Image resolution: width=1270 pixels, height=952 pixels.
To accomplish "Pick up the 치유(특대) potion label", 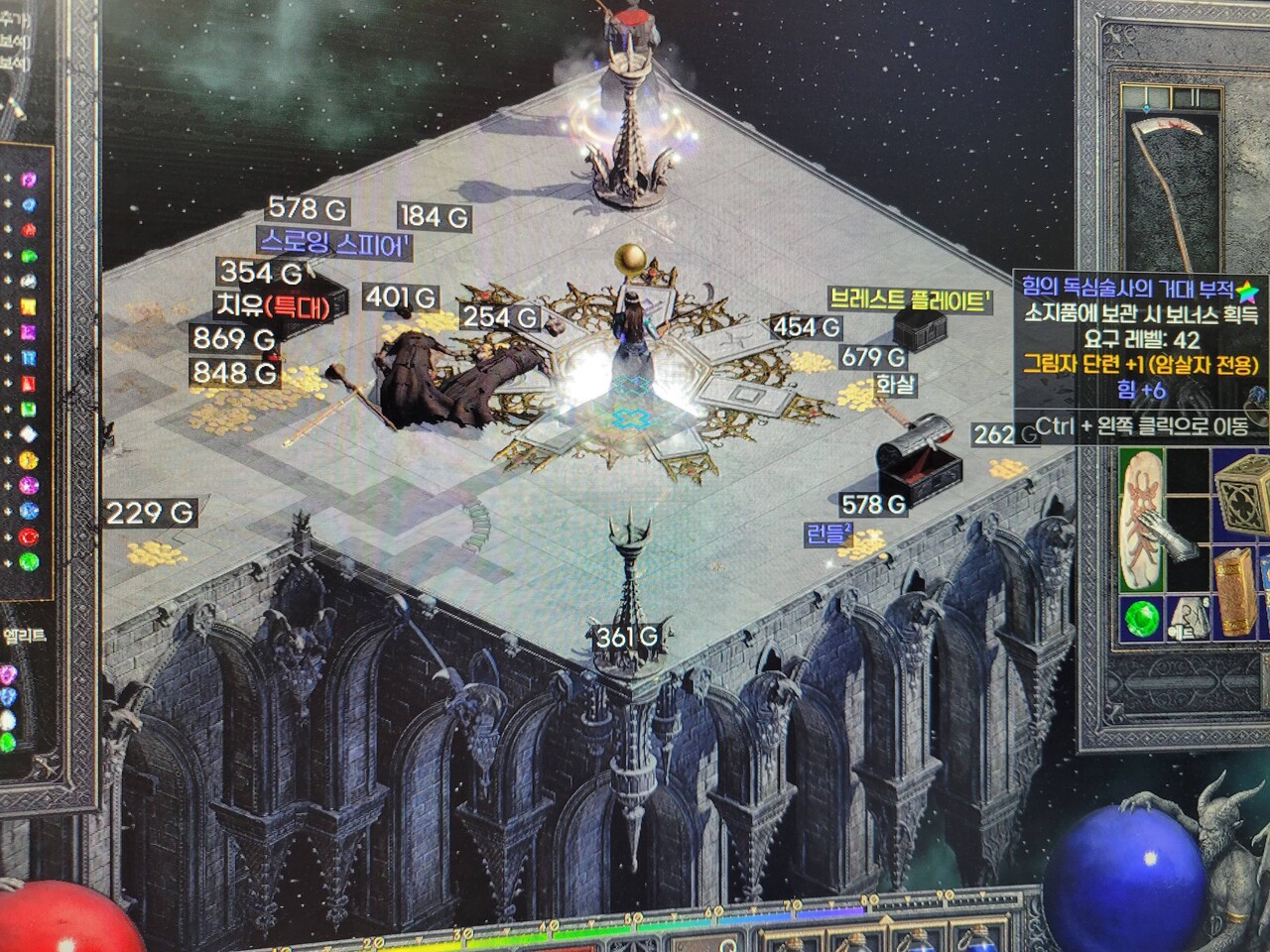I will pyautogui.click(x=272, y=305).
